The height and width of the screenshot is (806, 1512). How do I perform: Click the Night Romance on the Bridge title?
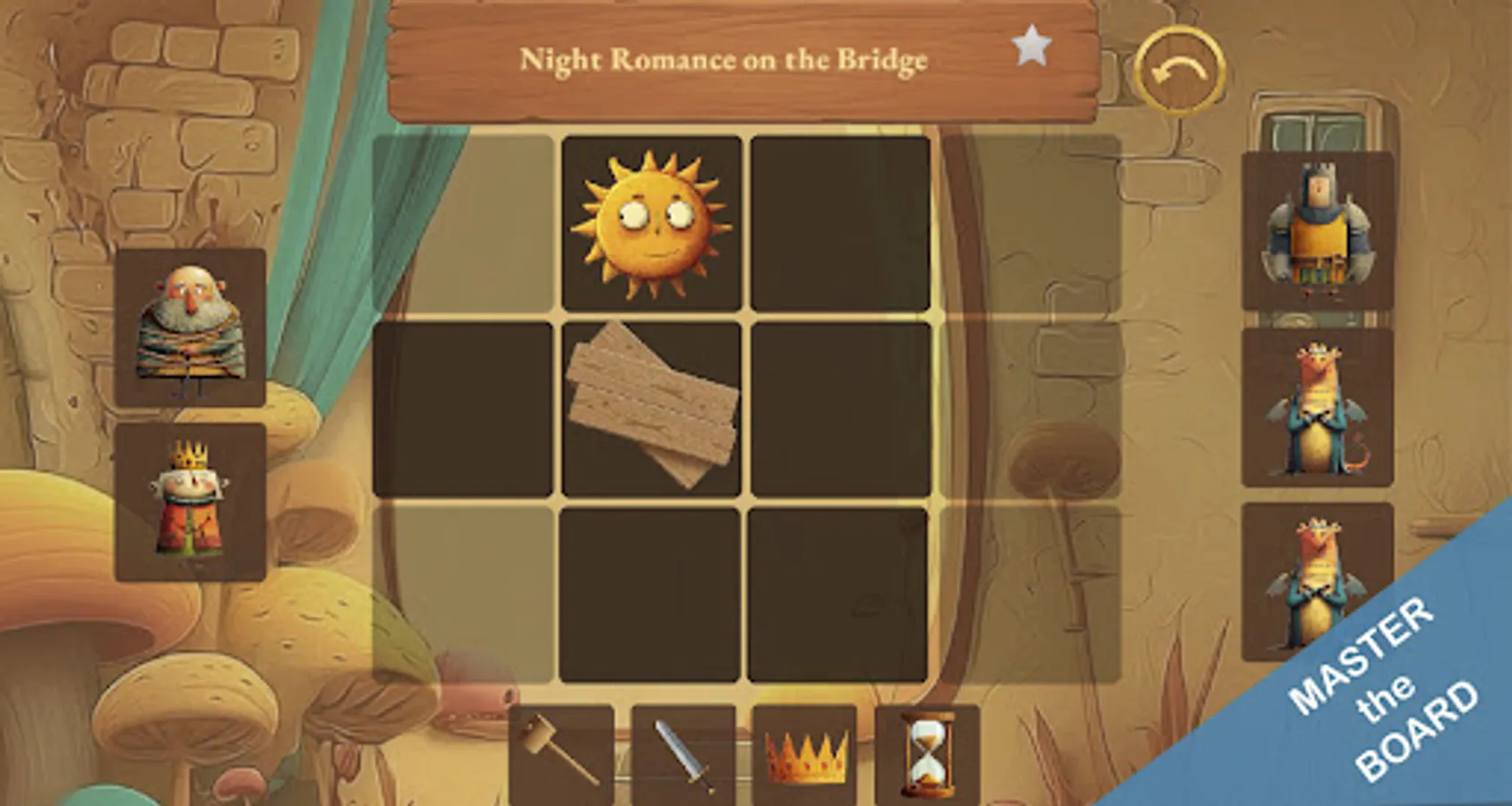point(726,61)
